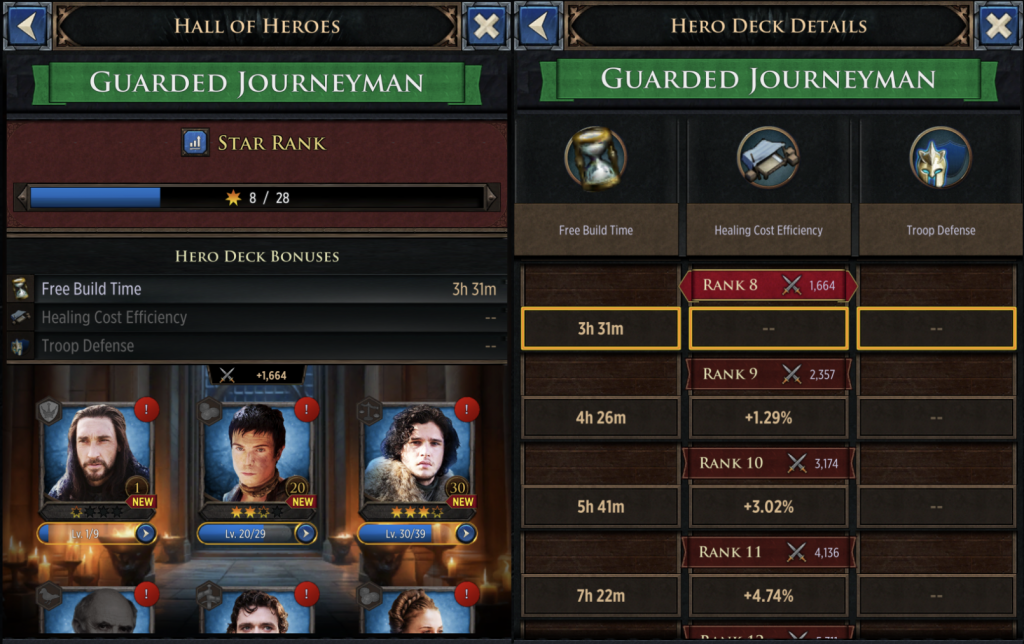Select the Rank 11 banner
Image resolution: width=1024 pixels, height=644 pixels.
point(767,552)
